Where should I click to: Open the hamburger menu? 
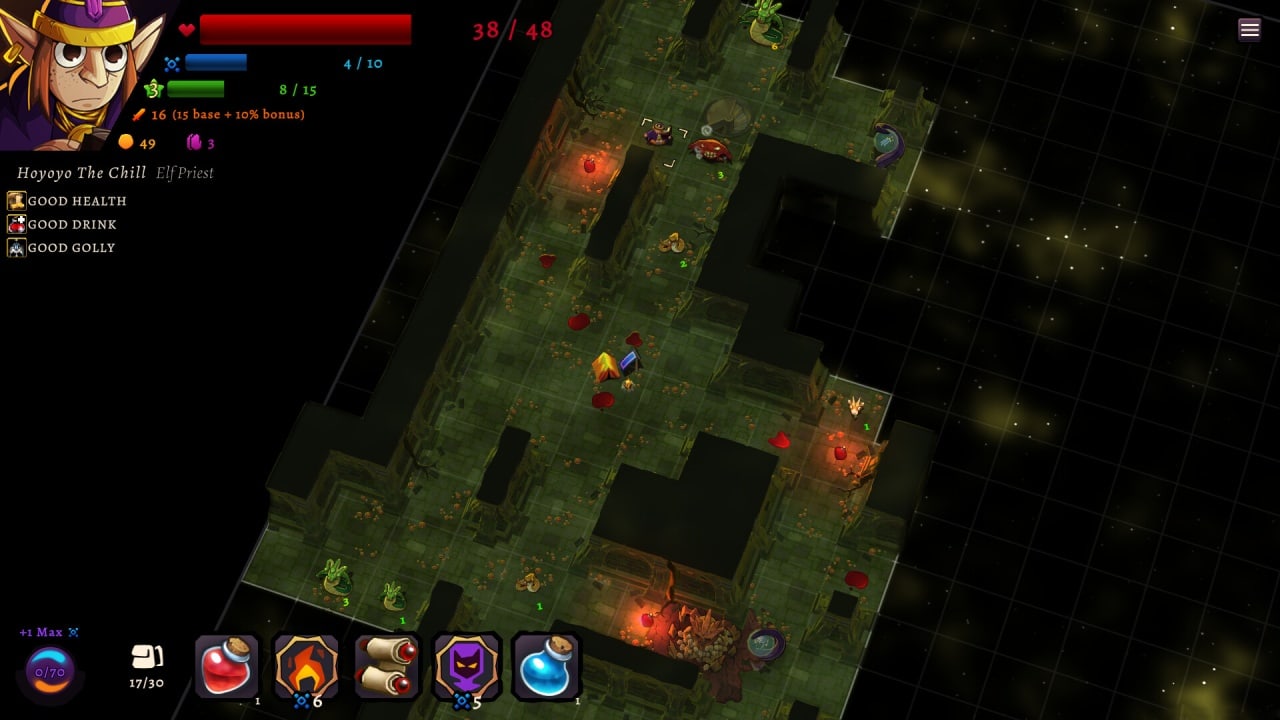coord(1249,29)
